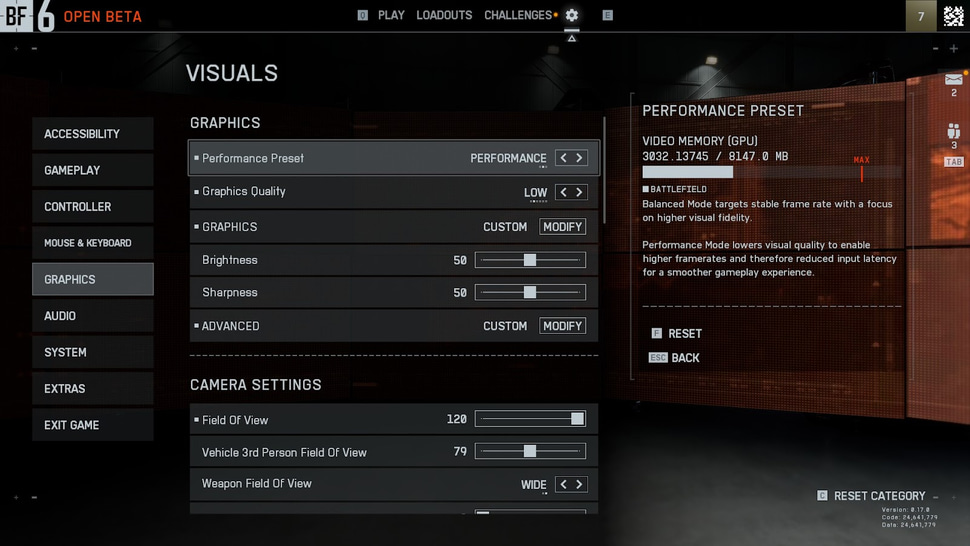This screenshot has width=970, height=546.
Task: Open the Accessibility settings category
Action: click(x=92, y=134)
